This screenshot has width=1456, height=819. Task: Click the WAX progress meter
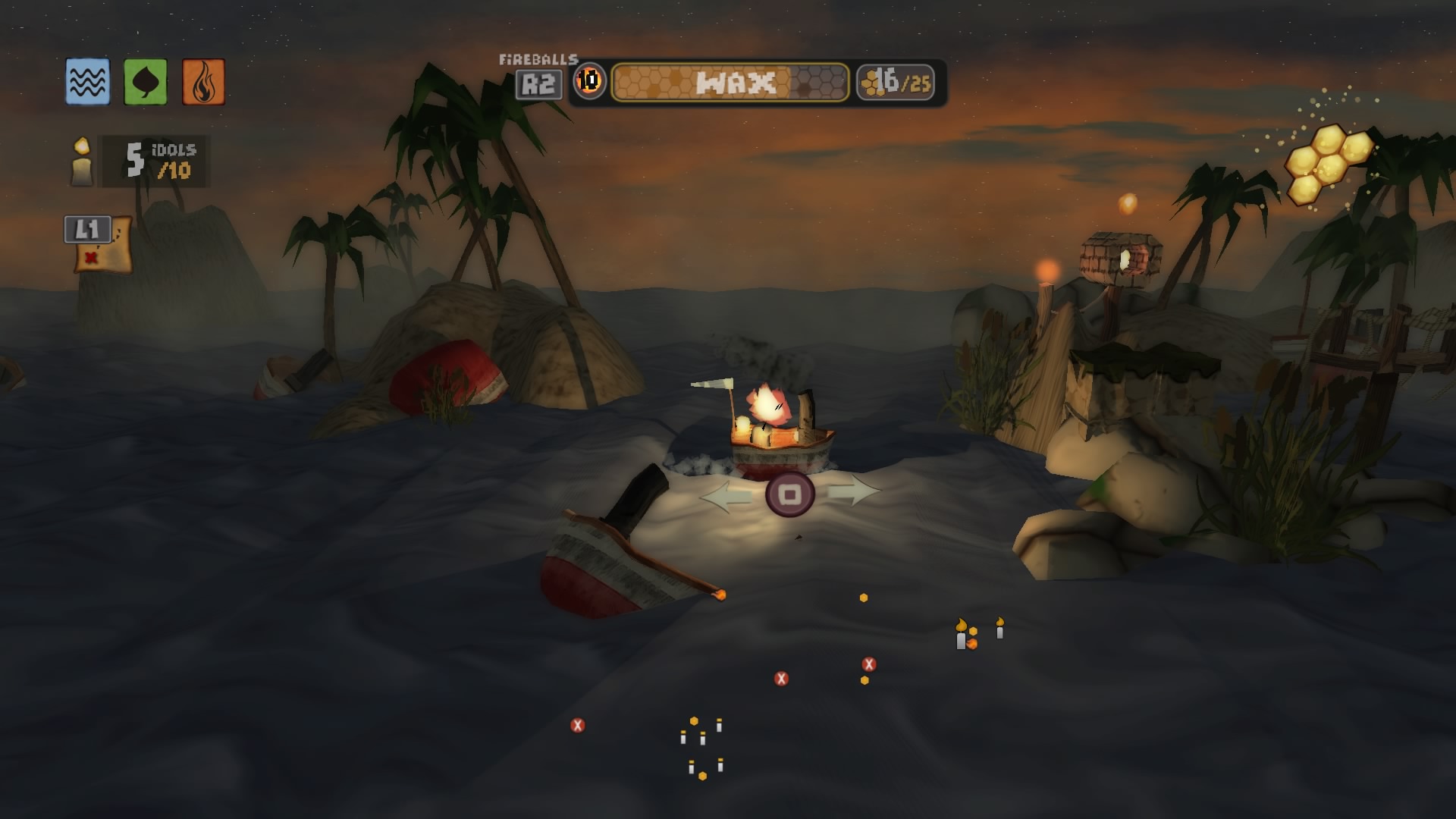tap(730, 80)
